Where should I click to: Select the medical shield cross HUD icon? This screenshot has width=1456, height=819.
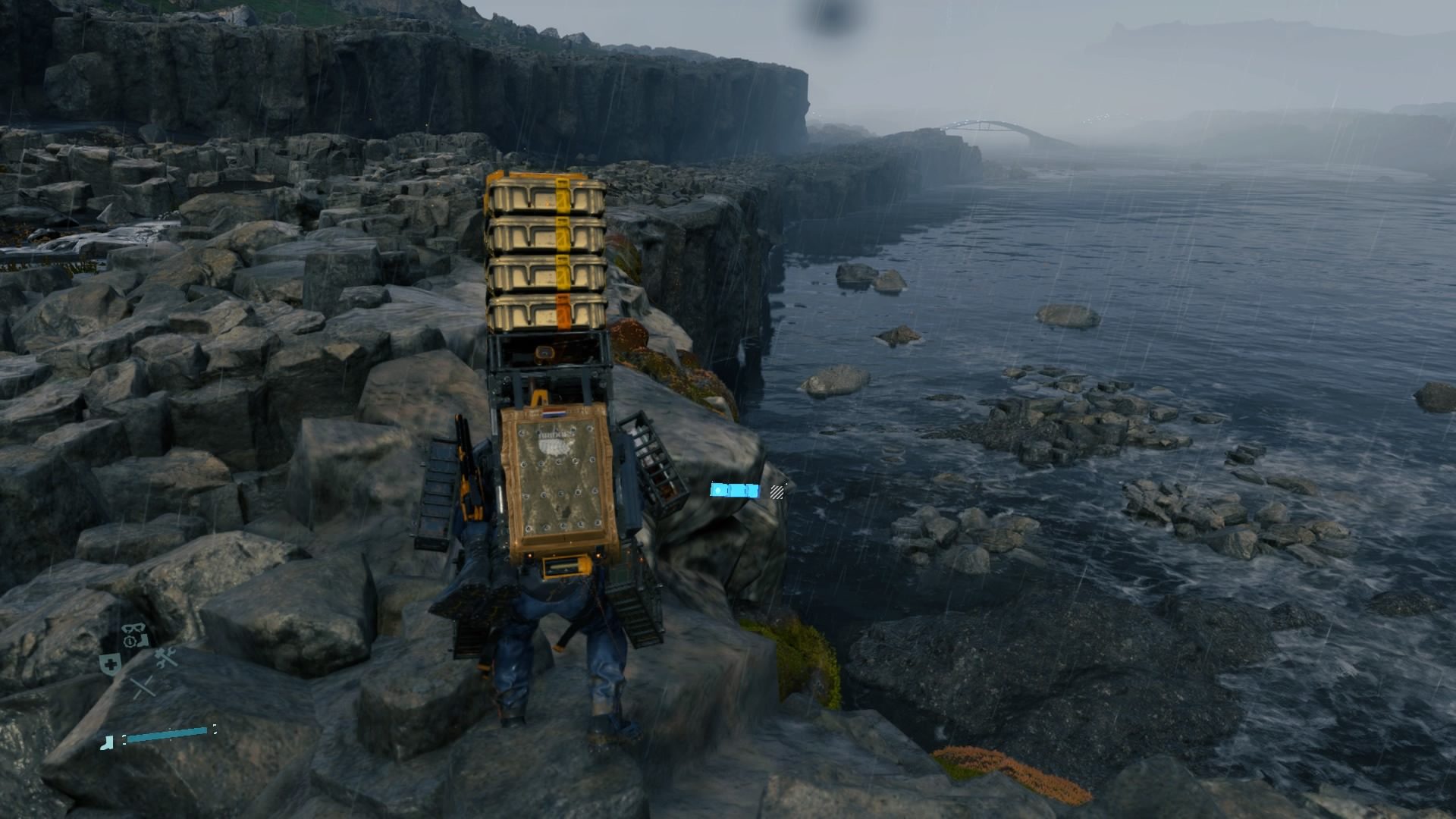point(109,664)
